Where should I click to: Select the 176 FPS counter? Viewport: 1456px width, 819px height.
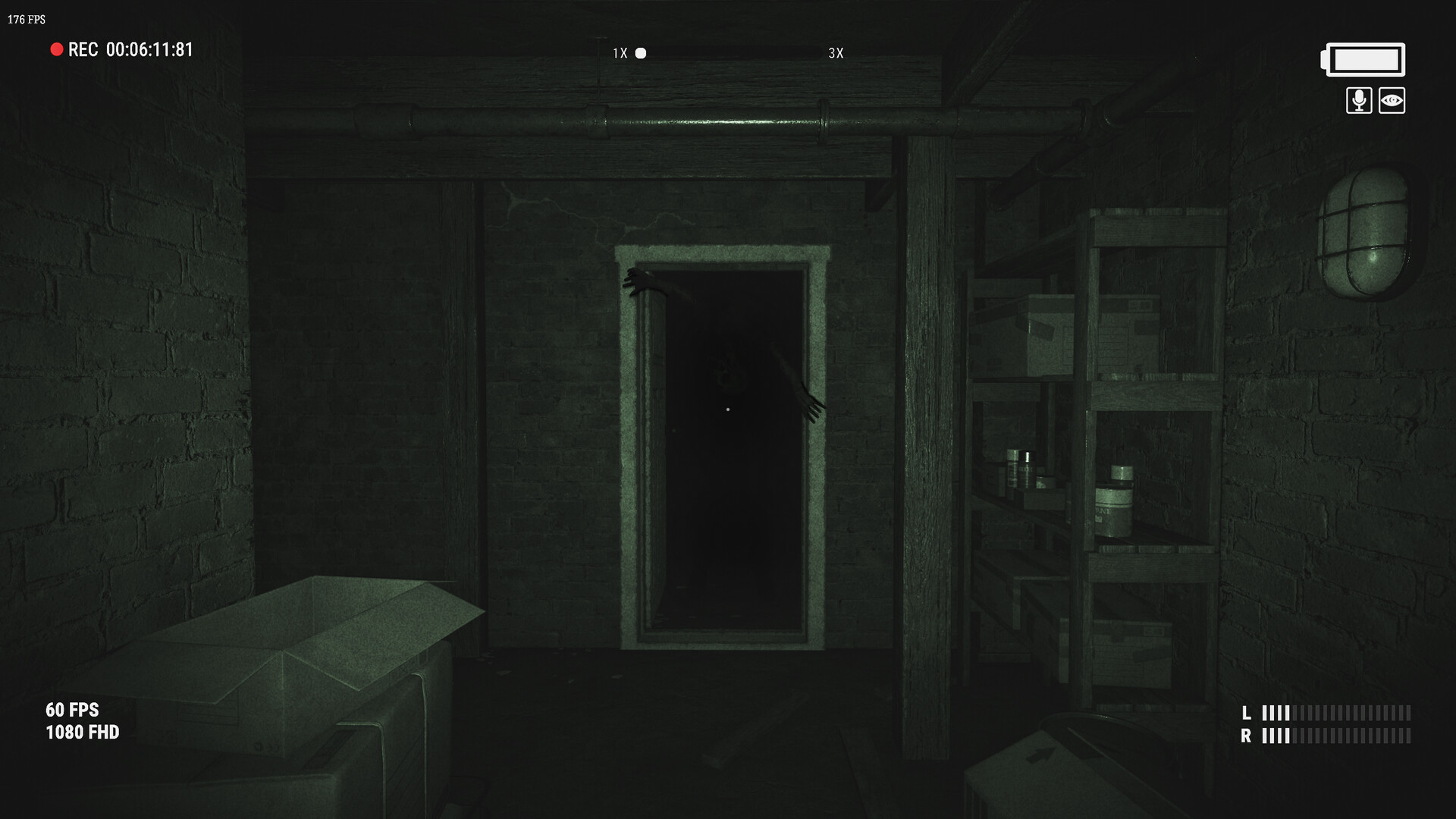[x=25, y=19]
